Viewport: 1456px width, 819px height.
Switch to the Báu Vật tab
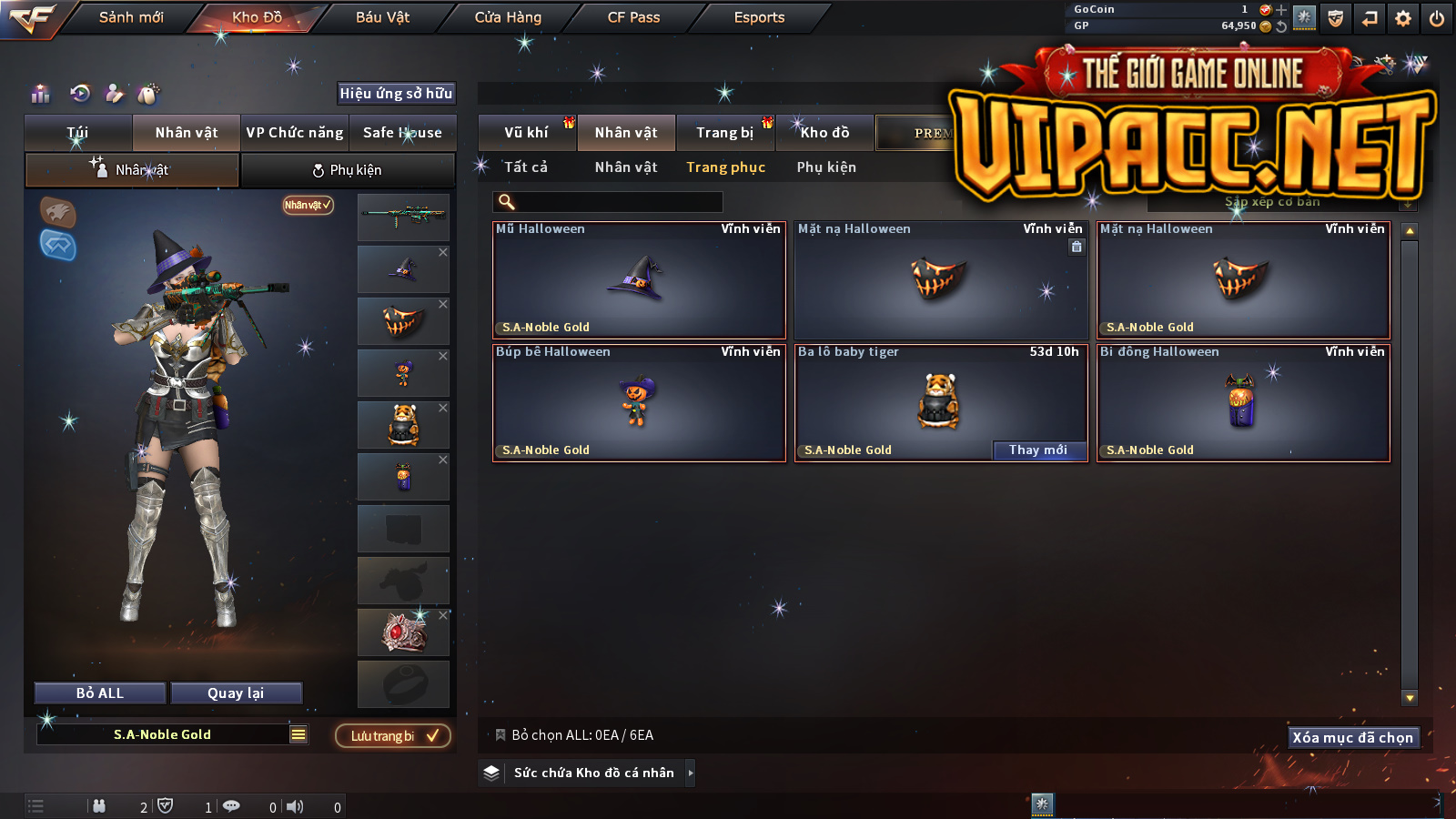(x=382, y=17)
